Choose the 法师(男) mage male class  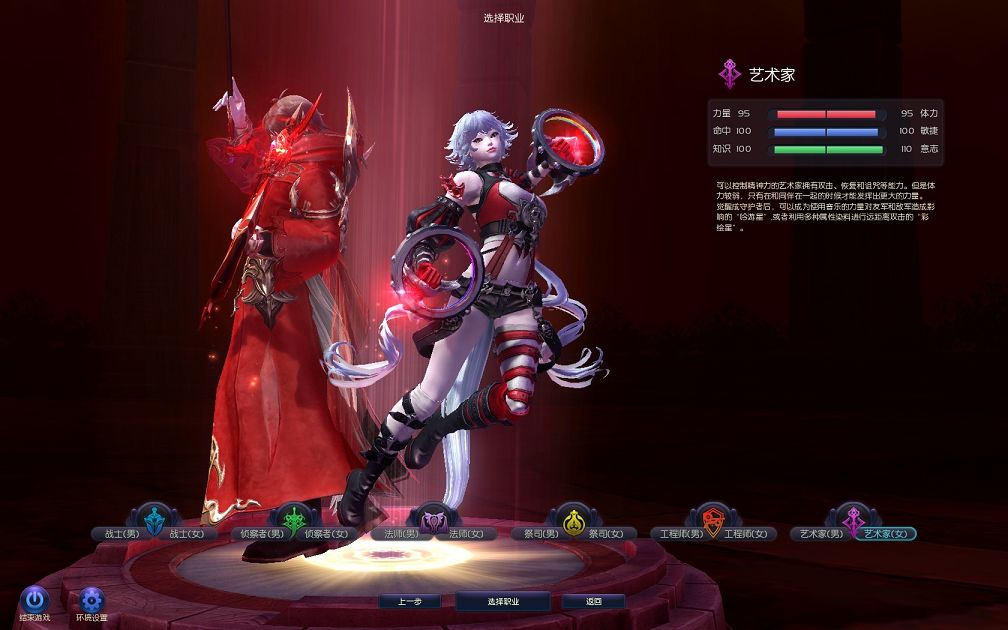coord(397,534)
